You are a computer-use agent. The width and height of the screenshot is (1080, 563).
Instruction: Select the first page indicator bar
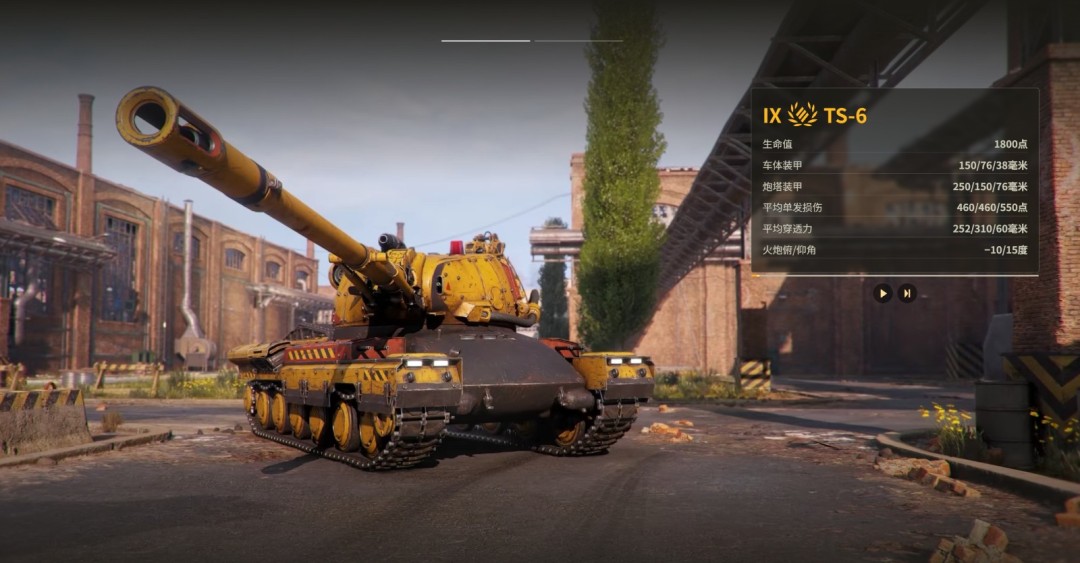point(485,41)
